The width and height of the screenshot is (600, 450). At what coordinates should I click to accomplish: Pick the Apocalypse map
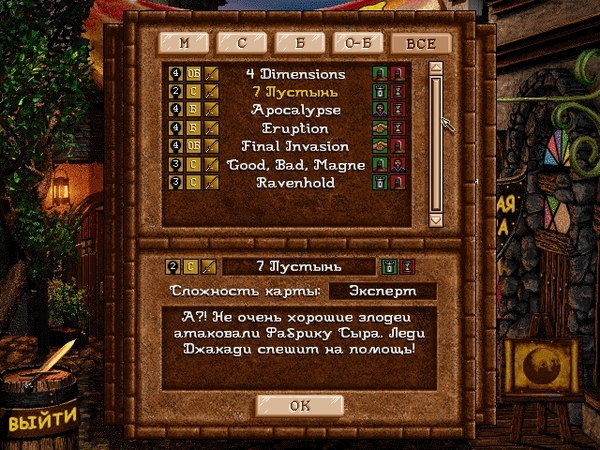pos(296,109)
